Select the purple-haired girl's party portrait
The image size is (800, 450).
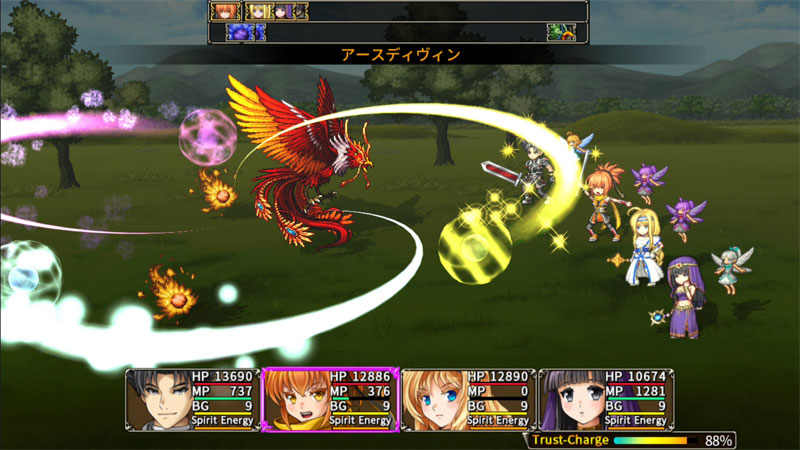click(572, 398)
